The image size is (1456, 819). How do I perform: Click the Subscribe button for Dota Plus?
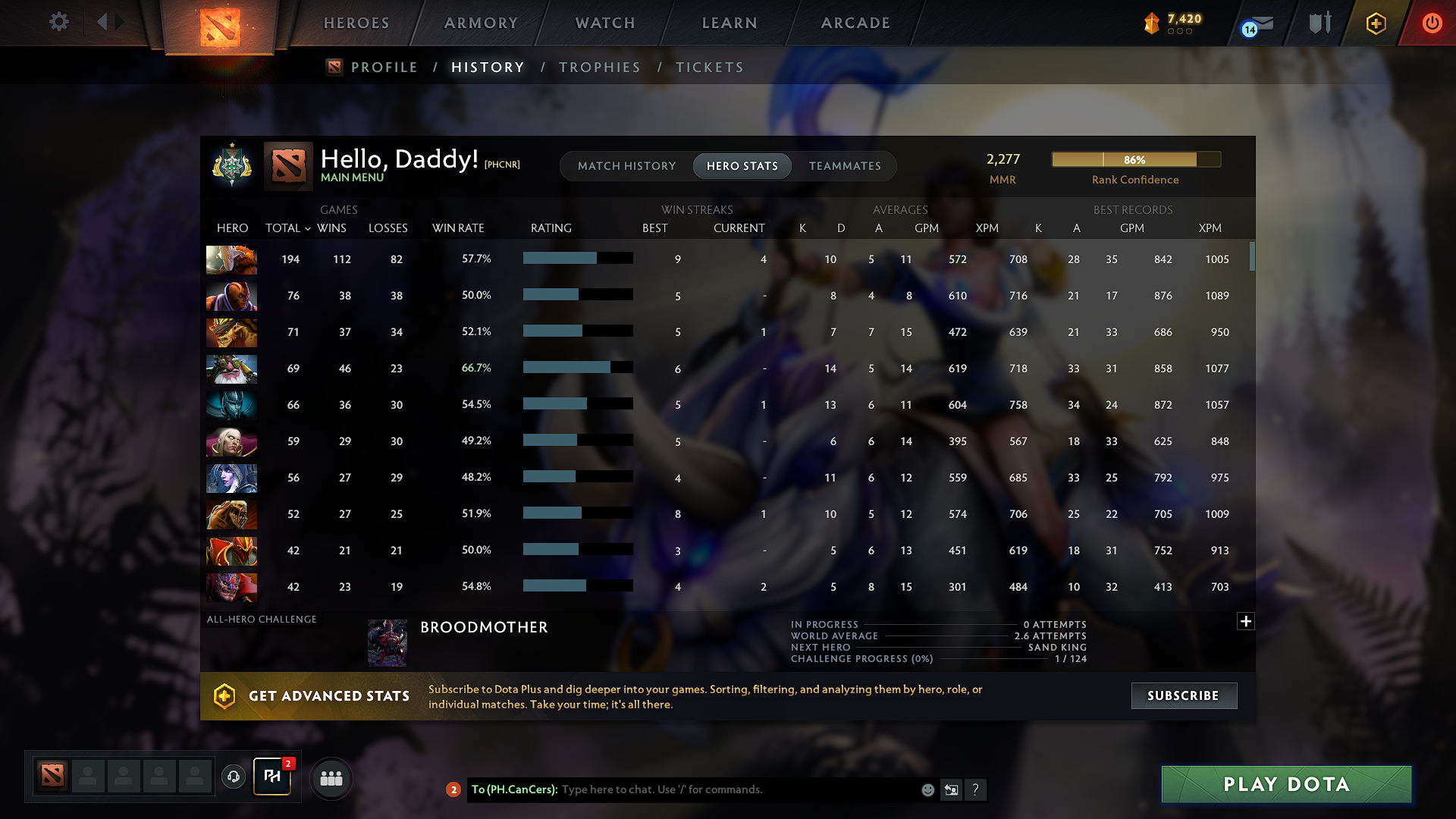(x=1184, y=695)
